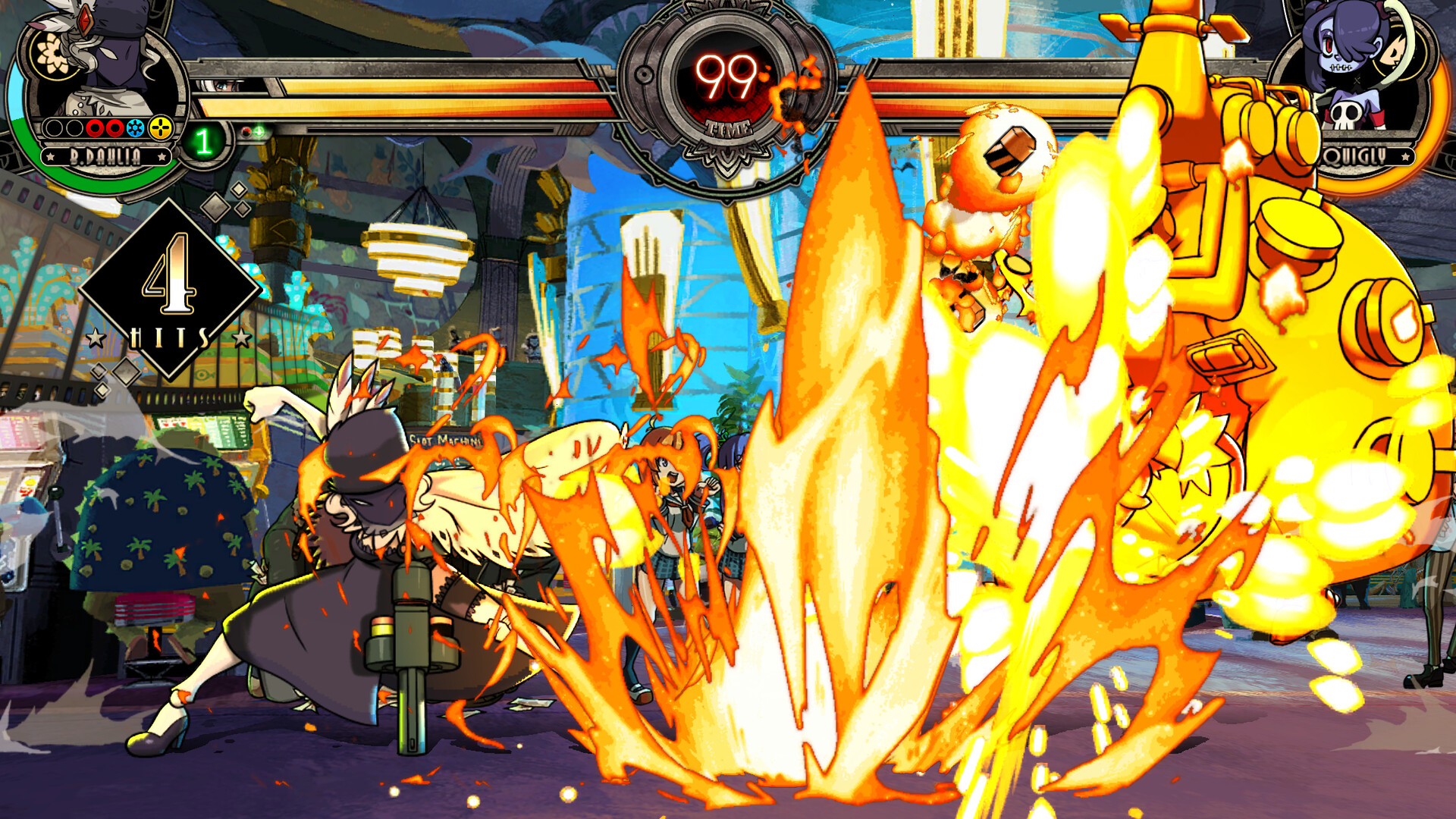Toggle the glowing green plus indicator

(x=258, y=130)
